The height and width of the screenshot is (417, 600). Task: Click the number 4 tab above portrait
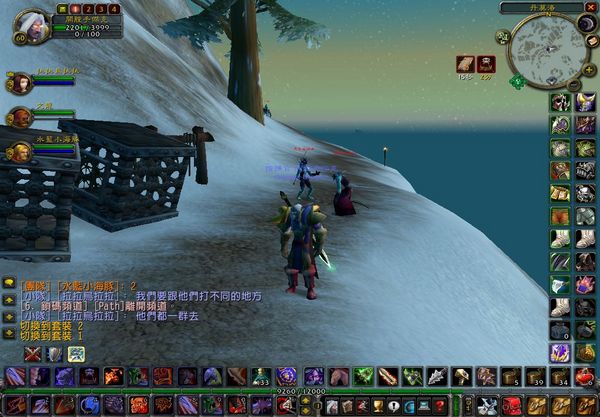[113, 7]
